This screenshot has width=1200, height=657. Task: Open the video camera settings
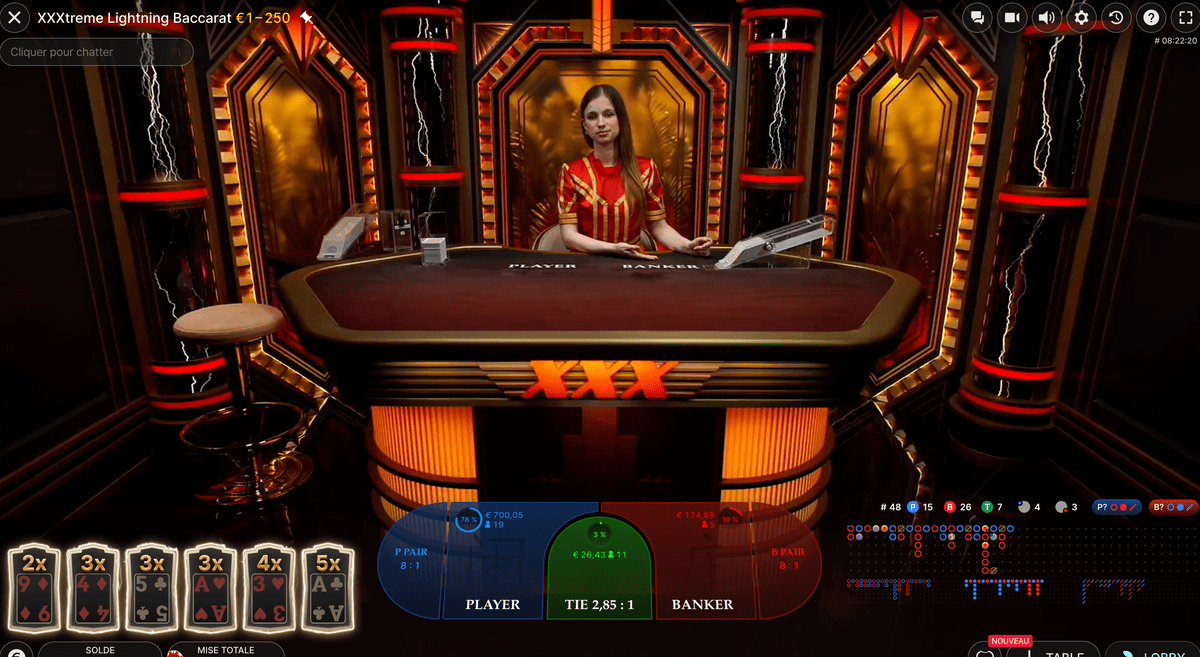click(x=1012, y=18)
